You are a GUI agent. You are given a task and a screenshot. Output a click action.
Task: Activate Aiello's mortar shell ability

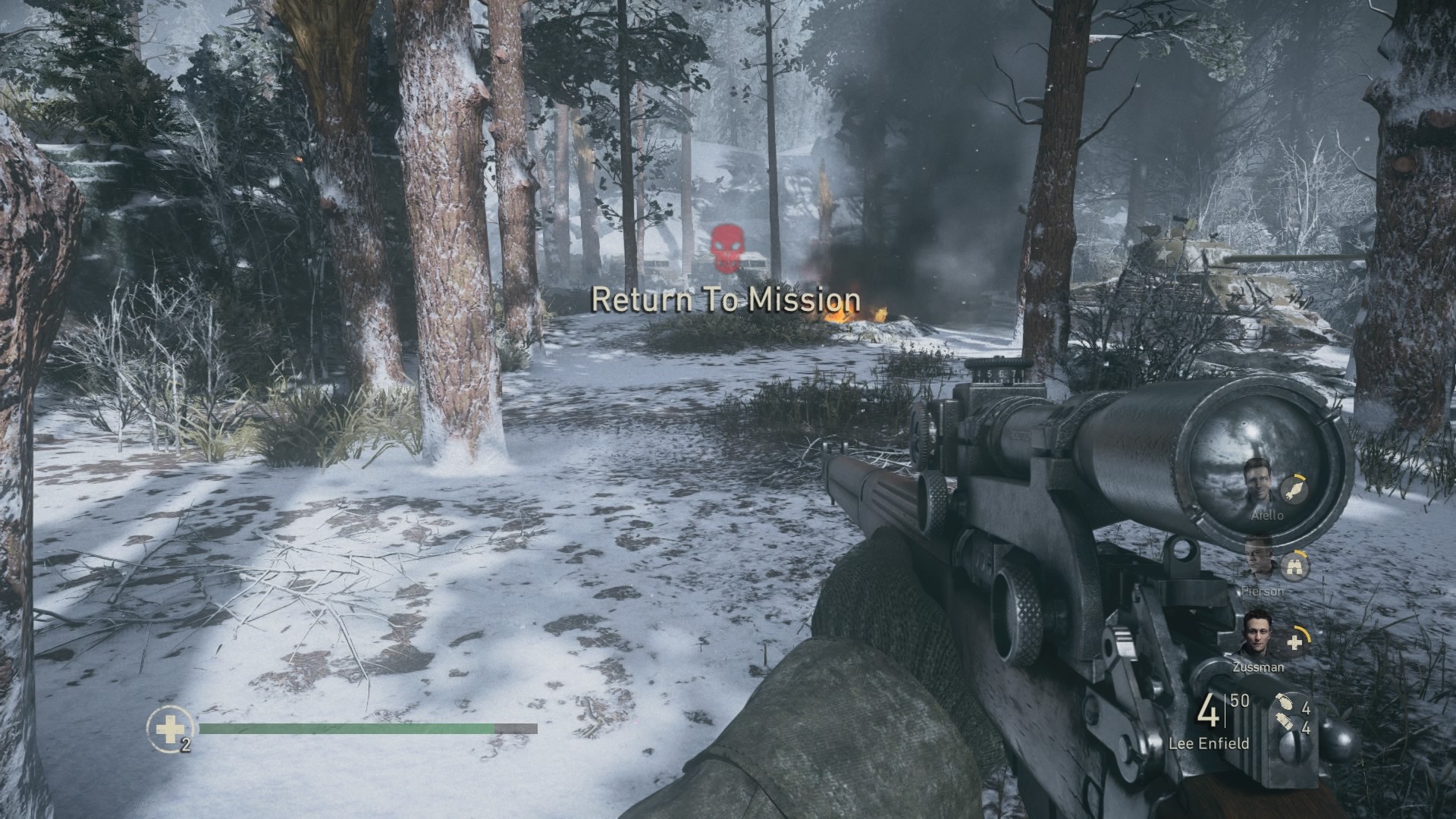tap(1296, 490)
